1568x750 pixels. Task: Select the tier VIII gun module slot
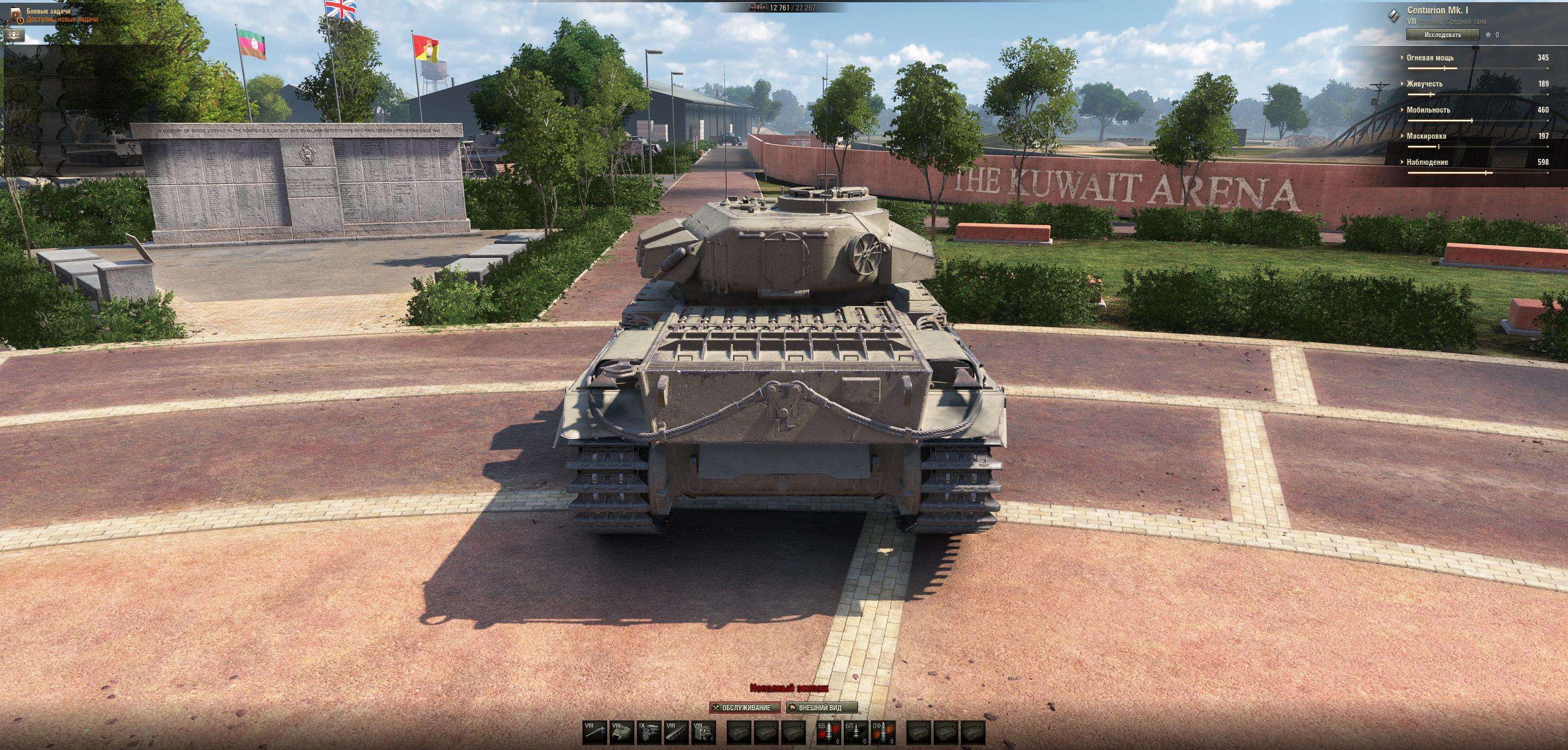pyautogui.click(x=594, y=733)
